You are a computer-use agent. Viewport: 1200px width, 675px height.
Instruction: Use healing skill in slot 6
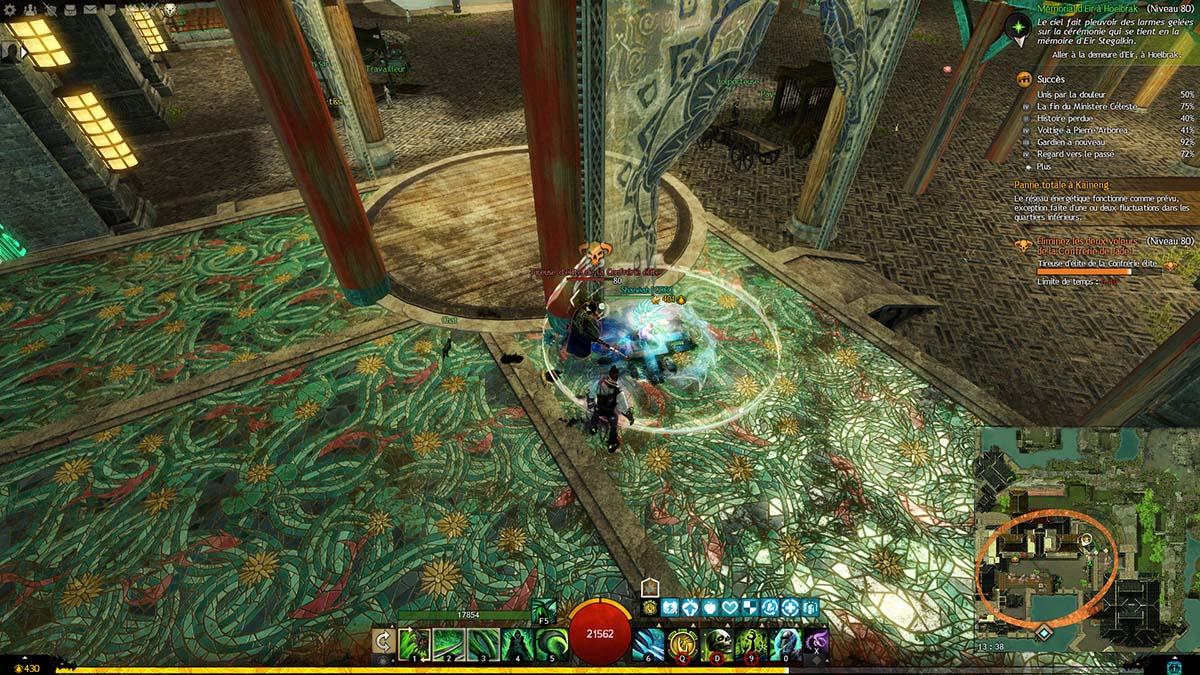(x=649, y=642)
